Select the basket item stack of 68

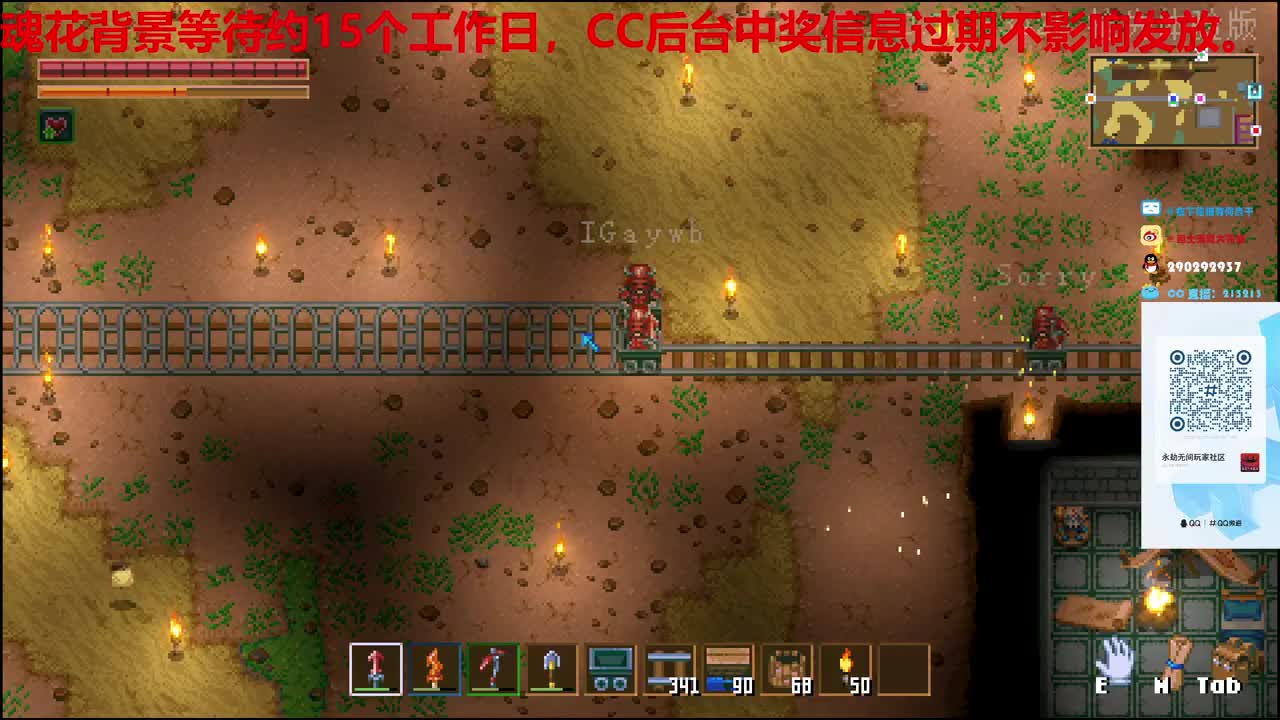click(787, 668)
